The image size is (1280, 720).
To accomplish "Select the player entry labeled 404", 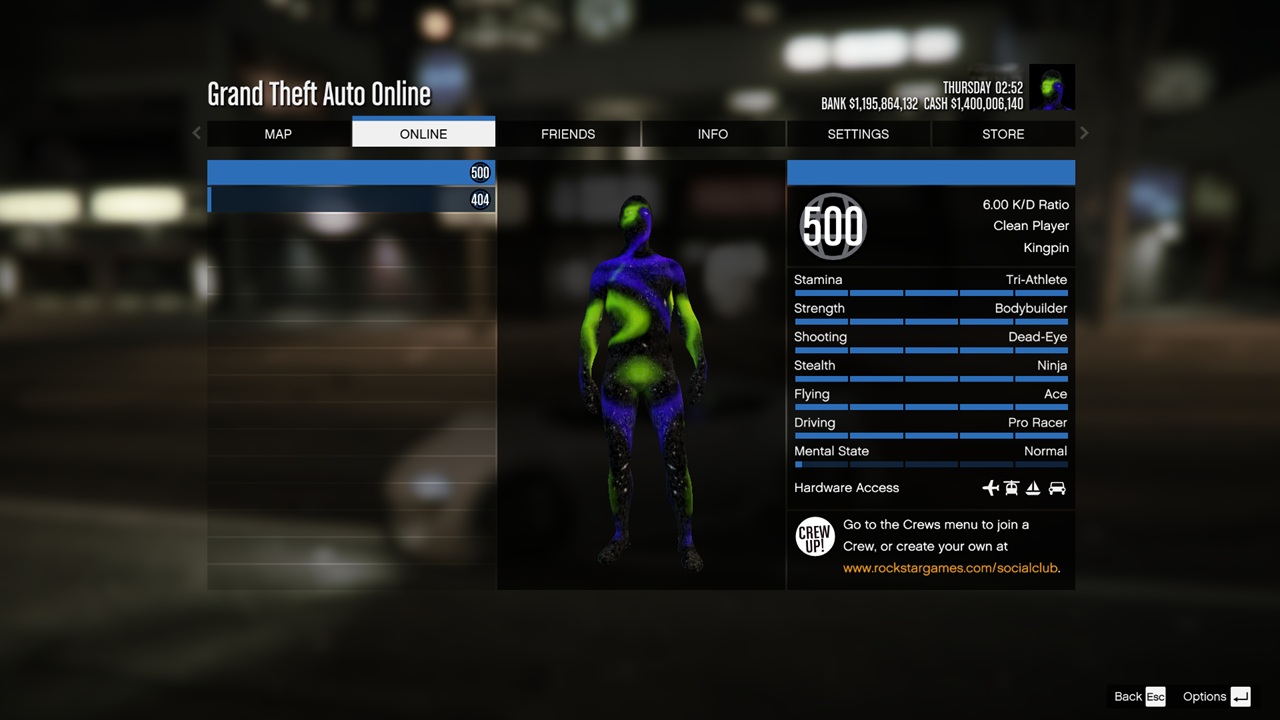I will (x=351, y=199).
